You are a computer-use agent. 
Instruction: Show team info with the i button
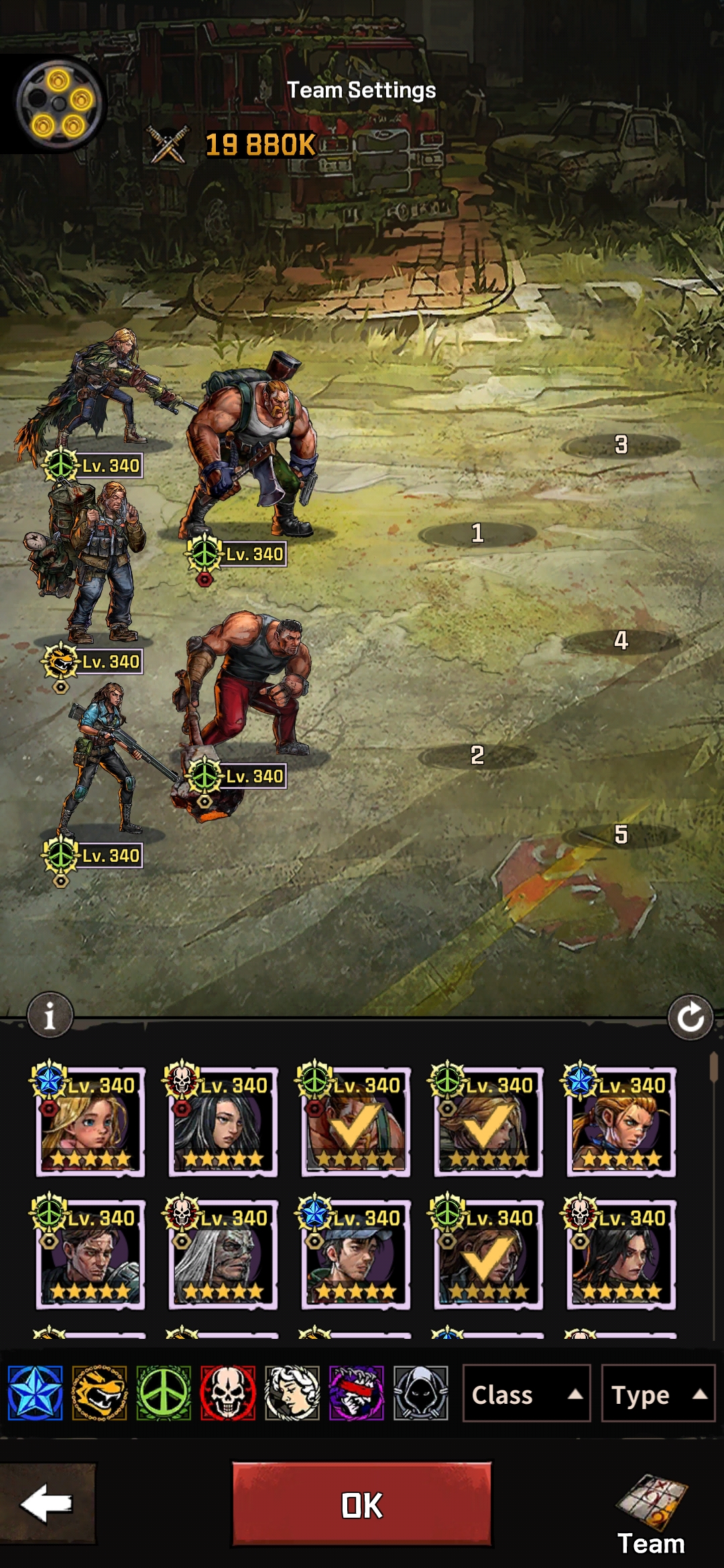point(50,1015)
